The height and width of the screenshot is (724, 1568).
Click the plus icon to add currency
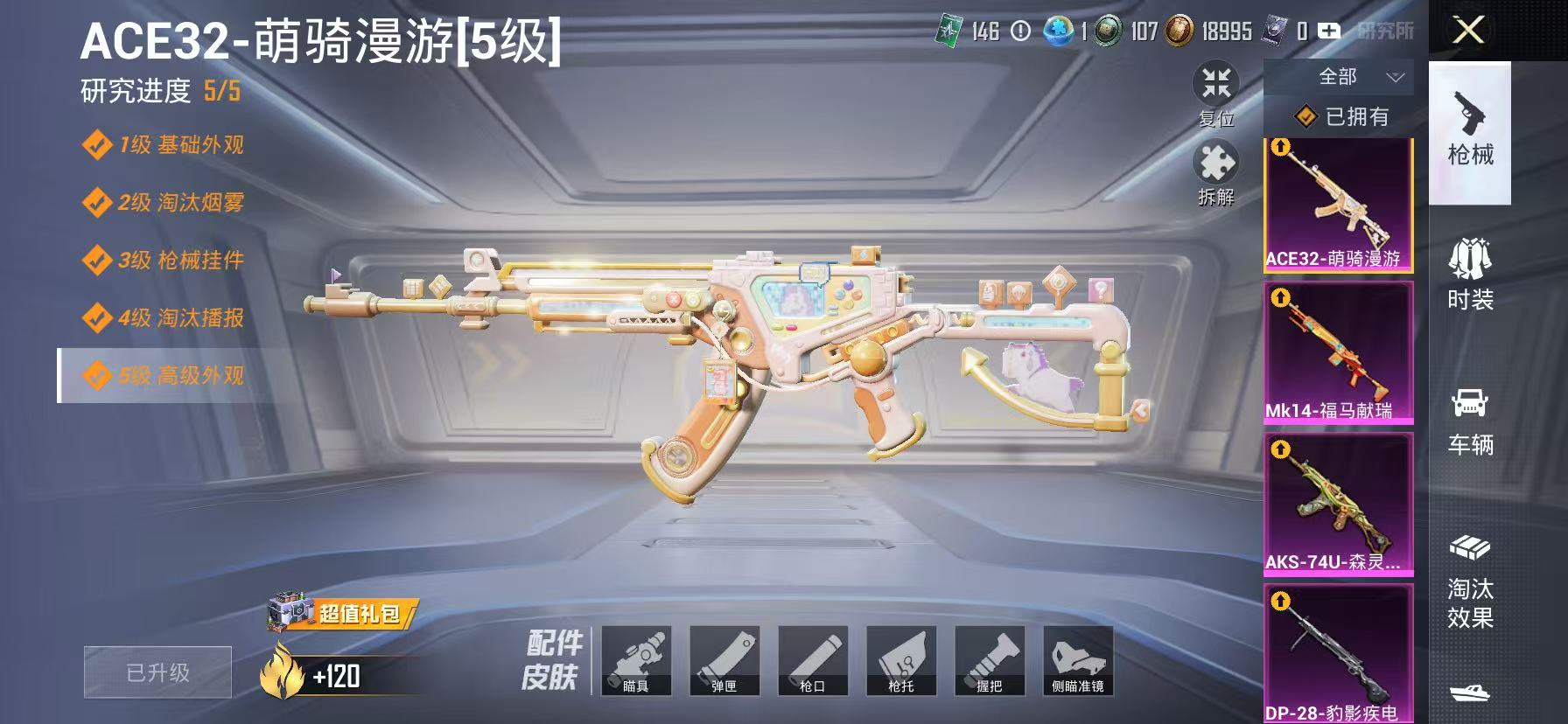1331,31
